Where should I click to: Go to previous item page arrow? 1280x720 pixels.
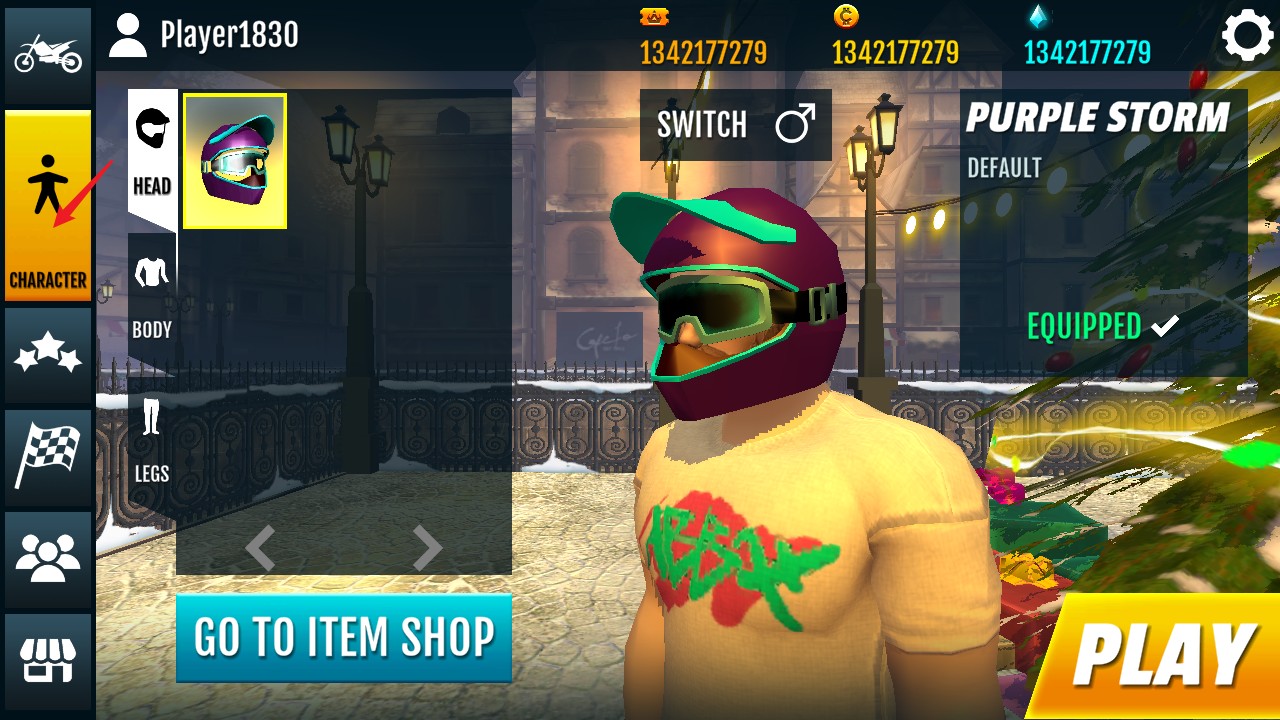point(261,548)
